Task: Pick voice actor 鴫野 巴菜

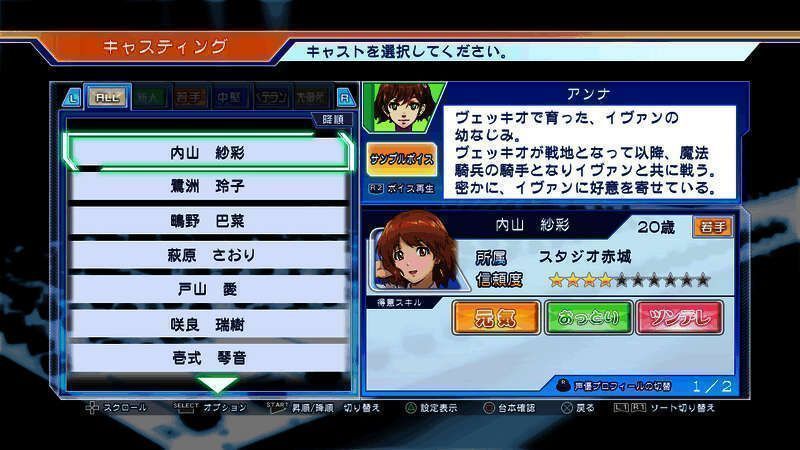Action: pyautogui.click(x=208, y=221)
